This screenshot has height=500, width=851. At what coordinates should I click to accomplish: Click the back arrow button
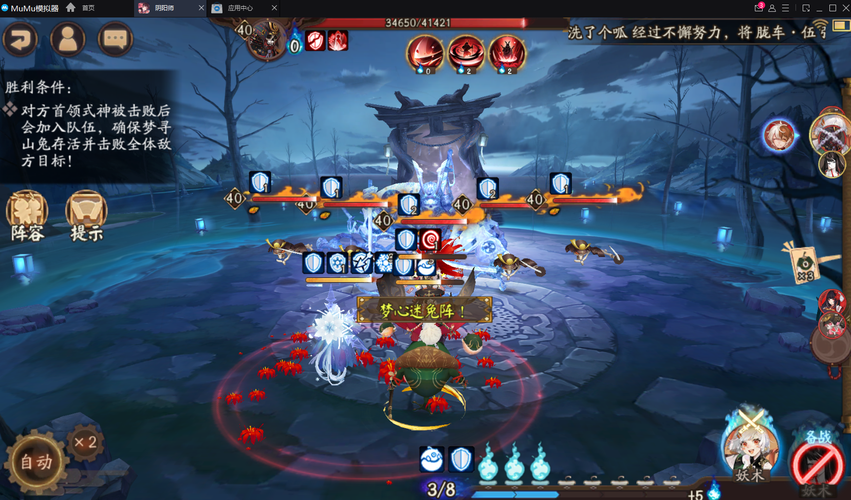[x=19, y=39]
